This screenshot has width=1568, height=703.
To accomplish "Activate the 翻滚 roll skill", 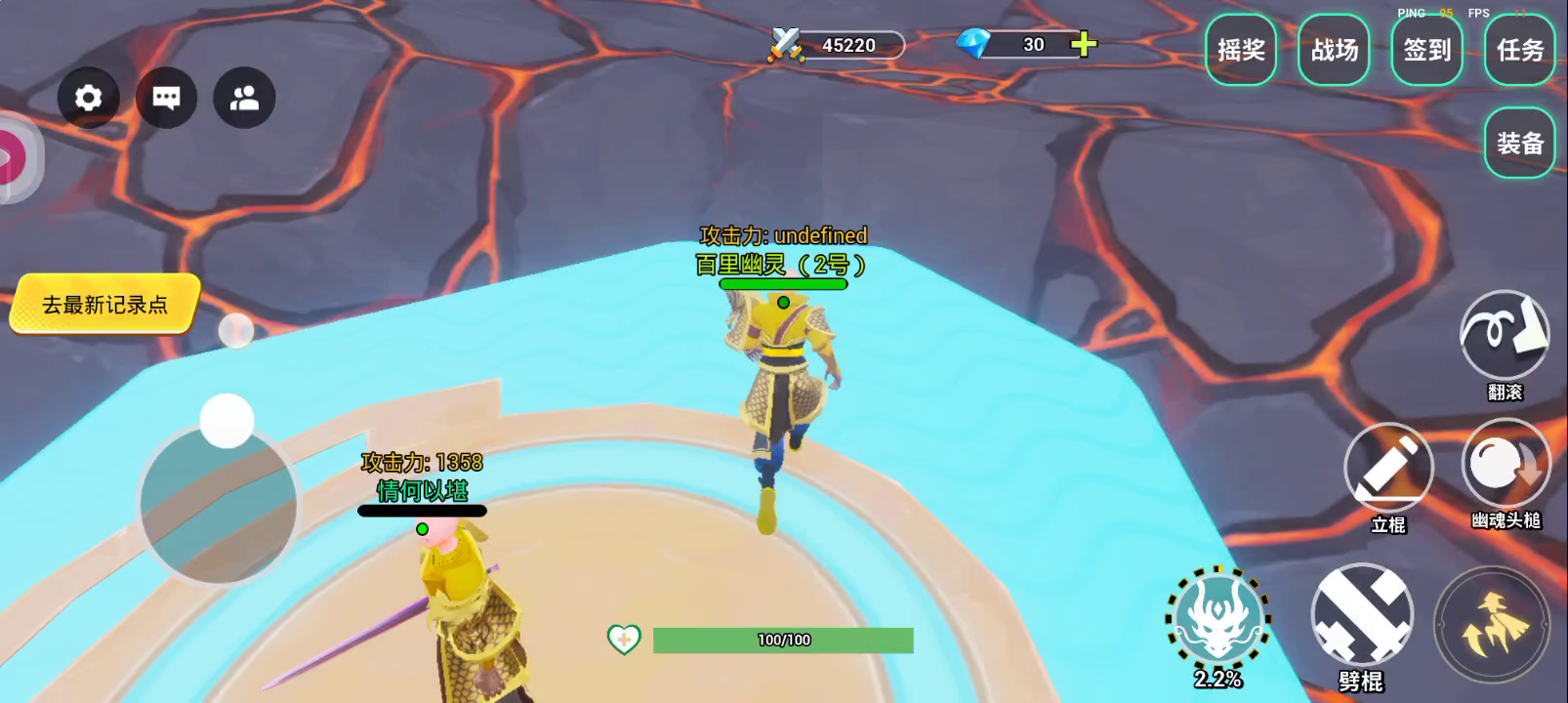I will click(1504, 335).
